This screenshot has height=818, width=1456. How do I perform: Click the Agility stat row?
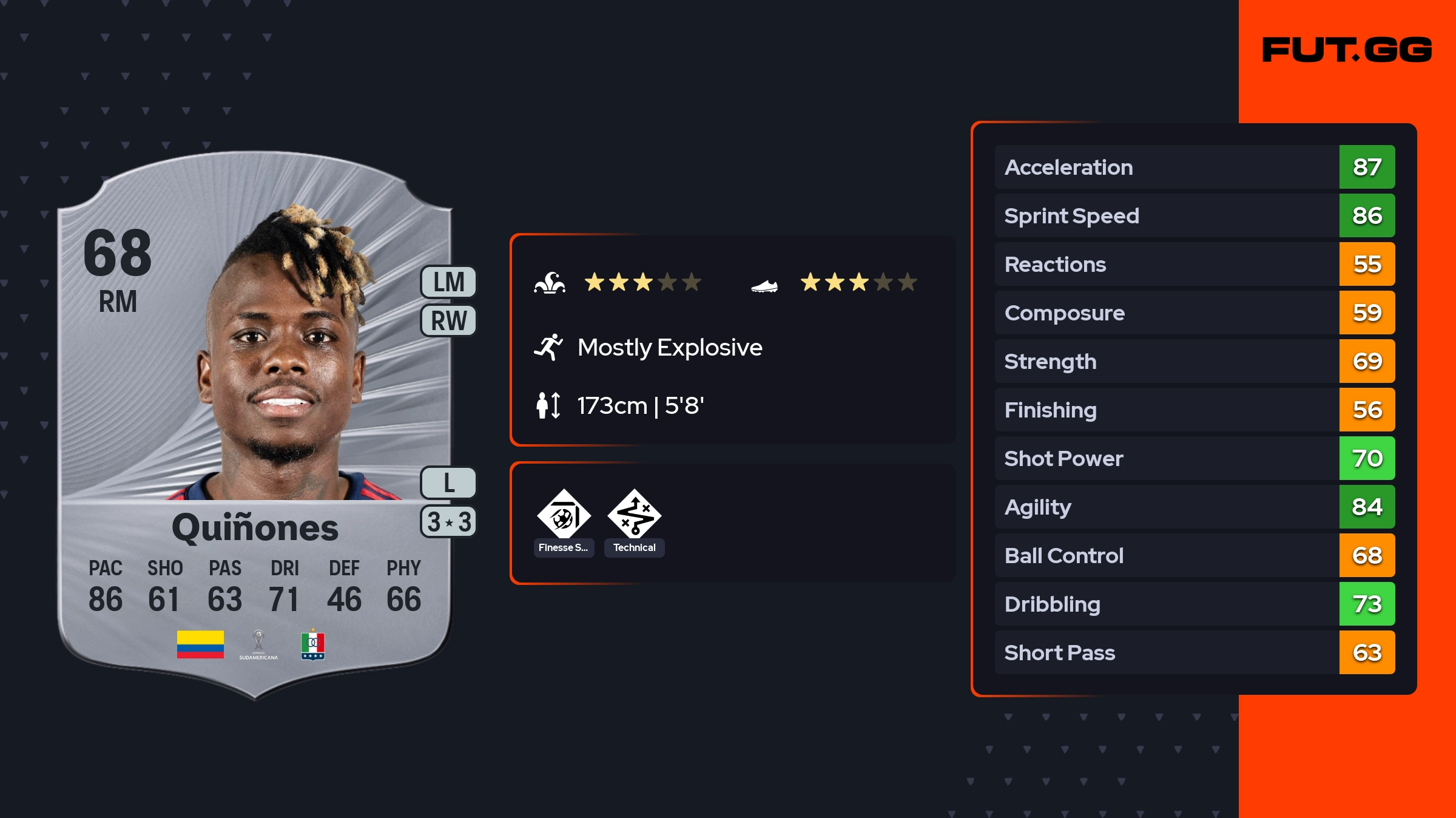[x=1194, y=507]
